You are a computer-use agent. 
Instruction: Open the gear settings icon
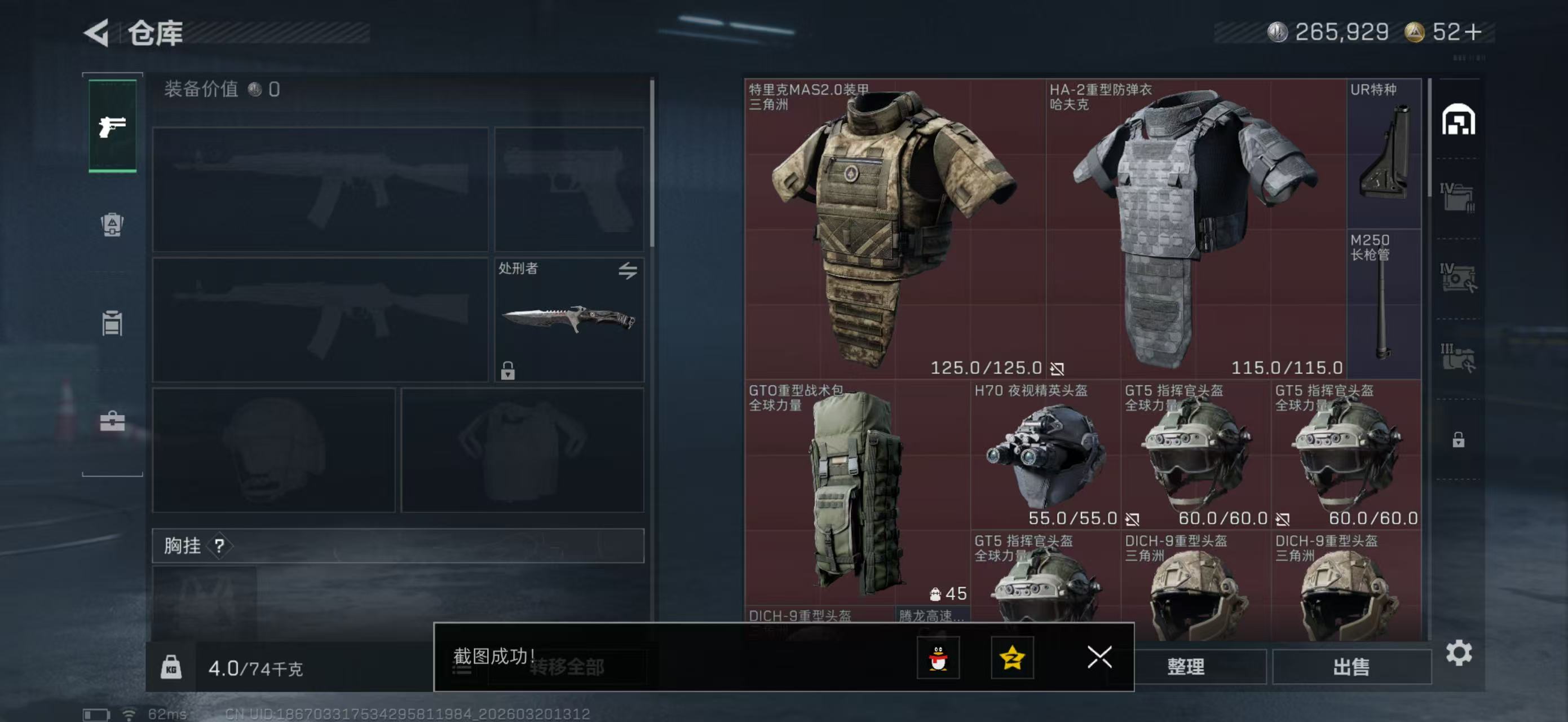click(x=1459, y=653)
